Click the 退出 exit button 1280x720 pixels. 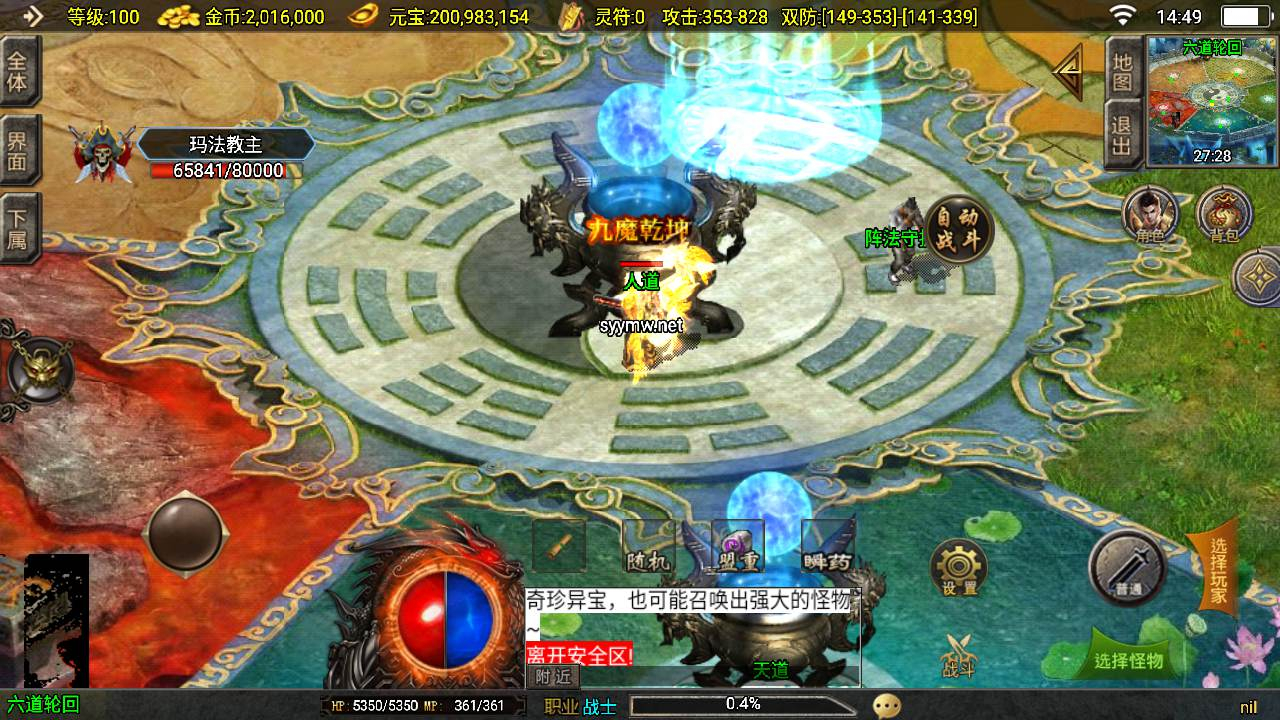[x=1123, y=135]
